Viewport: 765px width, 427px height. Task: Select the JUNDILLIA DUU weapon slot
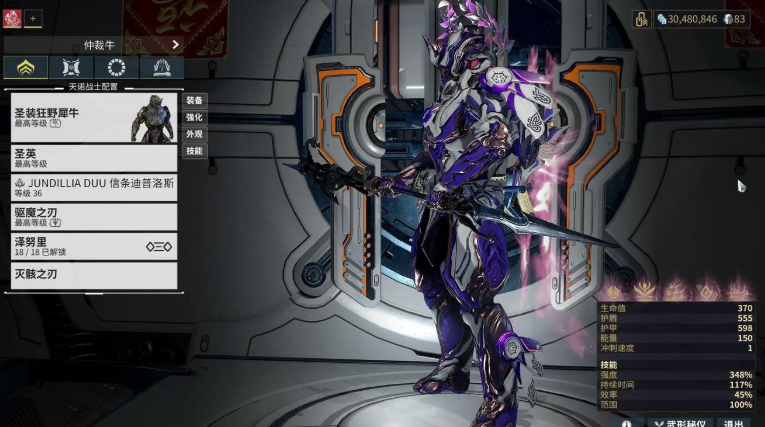pyautogui.click(x=94, y=188)
